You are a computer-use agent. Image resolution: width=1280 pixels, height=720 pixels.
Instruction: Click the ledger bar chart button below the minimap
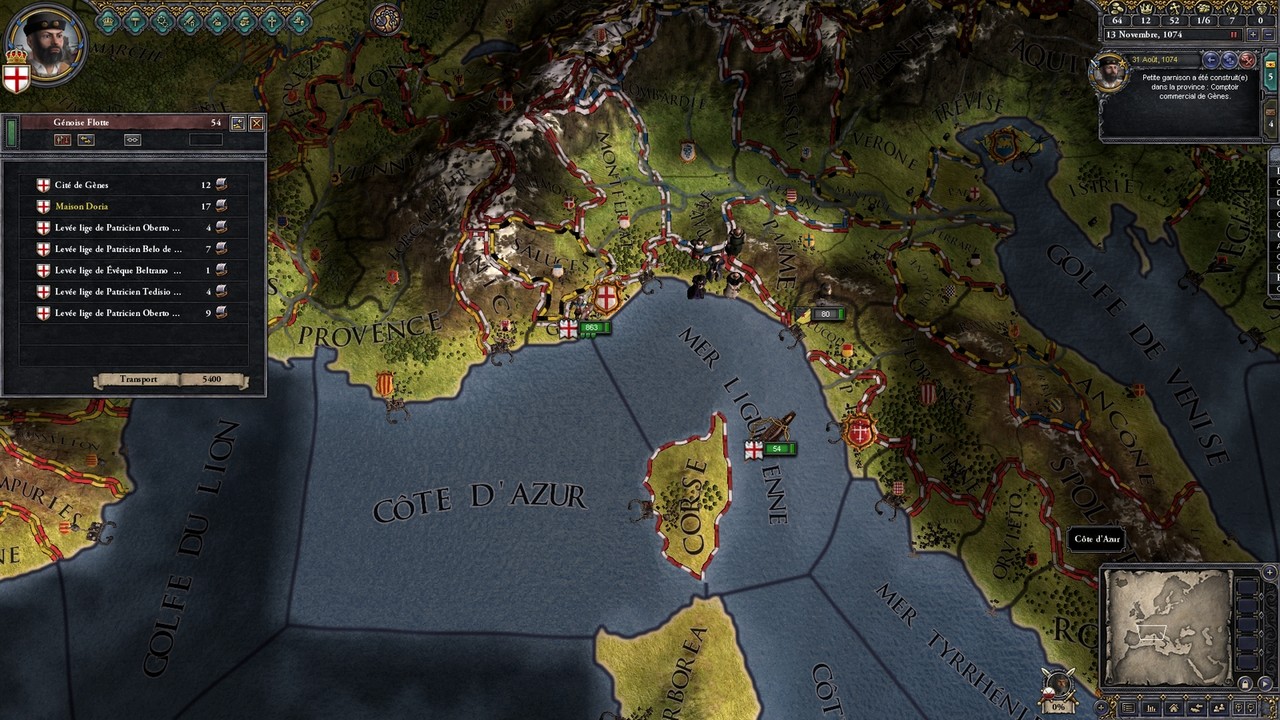(x=1151, y=708)
